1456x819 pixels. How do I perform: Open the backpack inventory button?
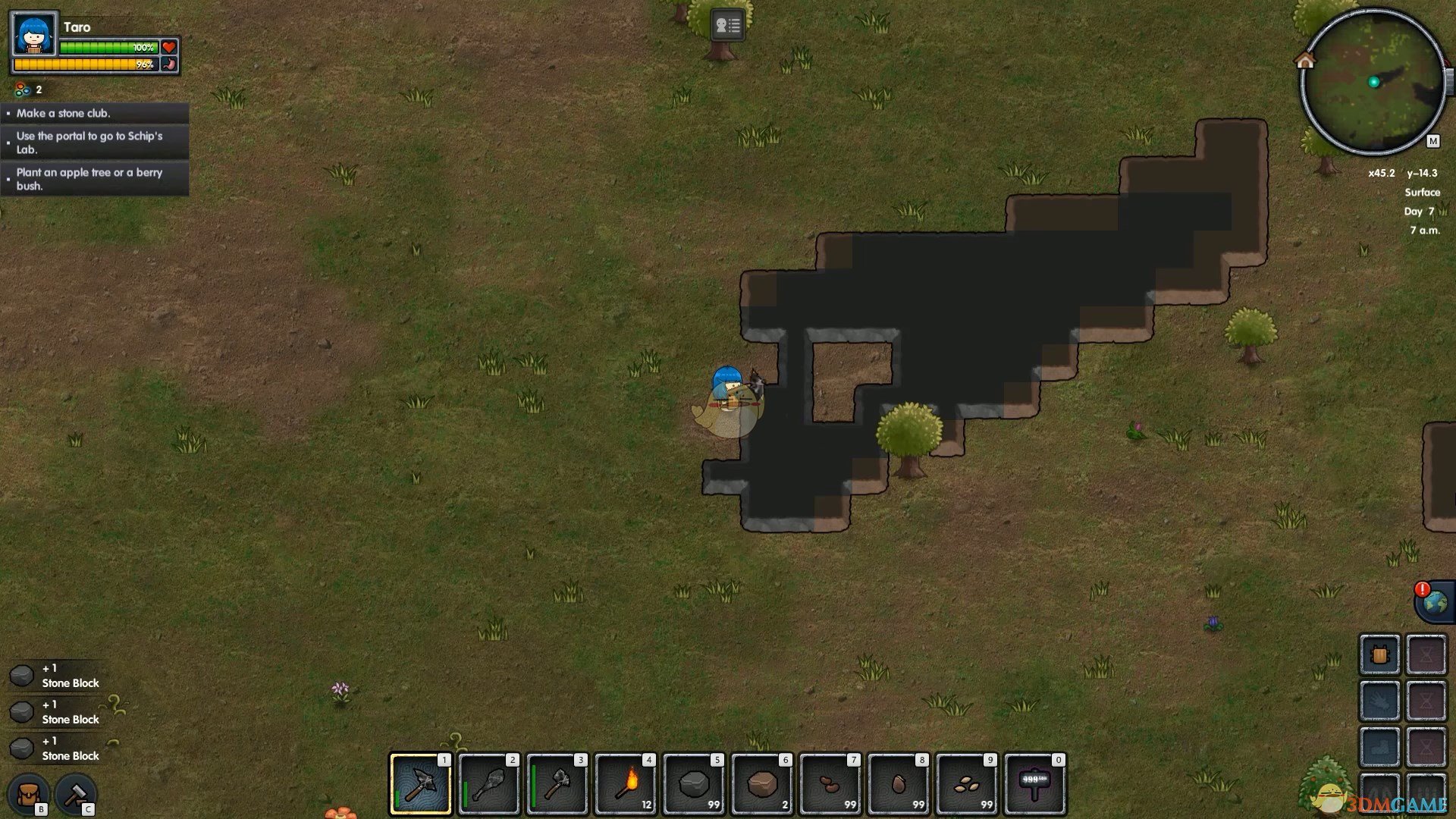coord(29,795)
